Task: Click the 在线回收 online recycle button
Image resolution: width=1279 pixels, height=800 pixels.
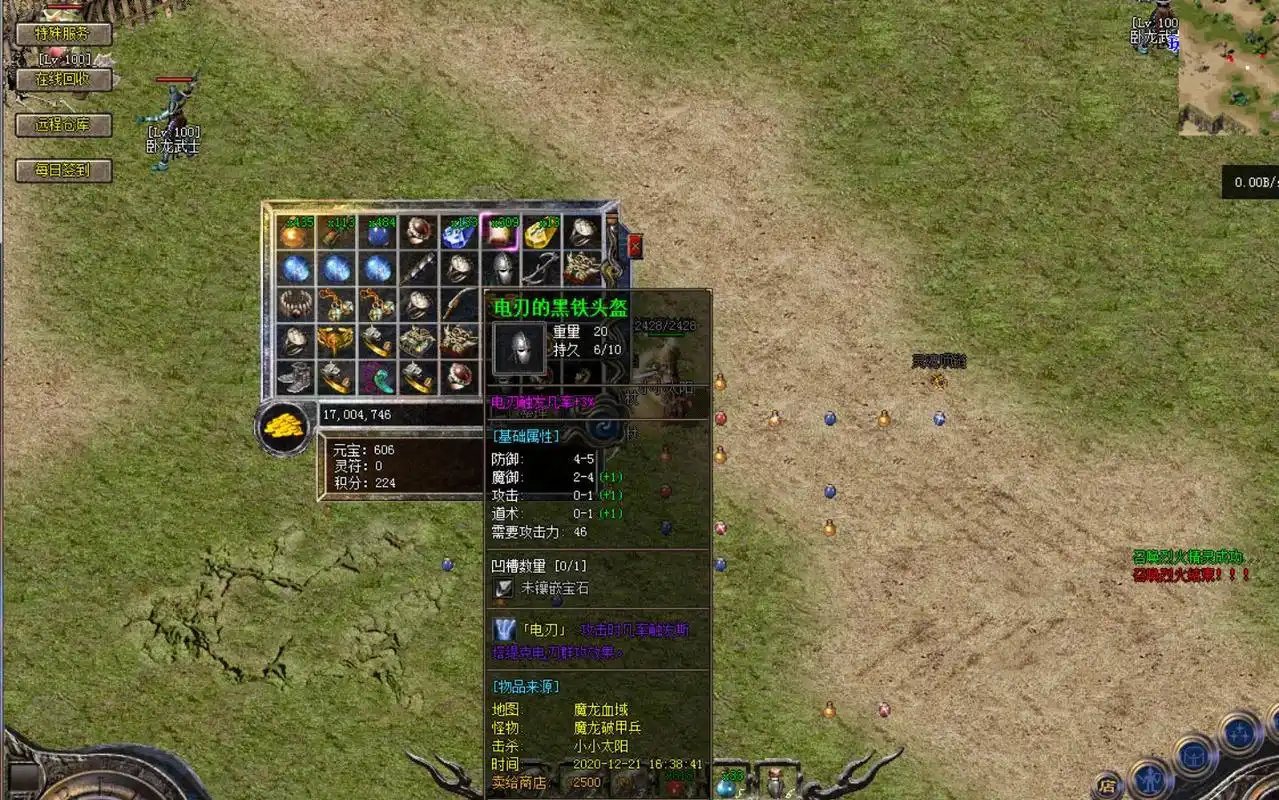Action: [x=63, y=79]
